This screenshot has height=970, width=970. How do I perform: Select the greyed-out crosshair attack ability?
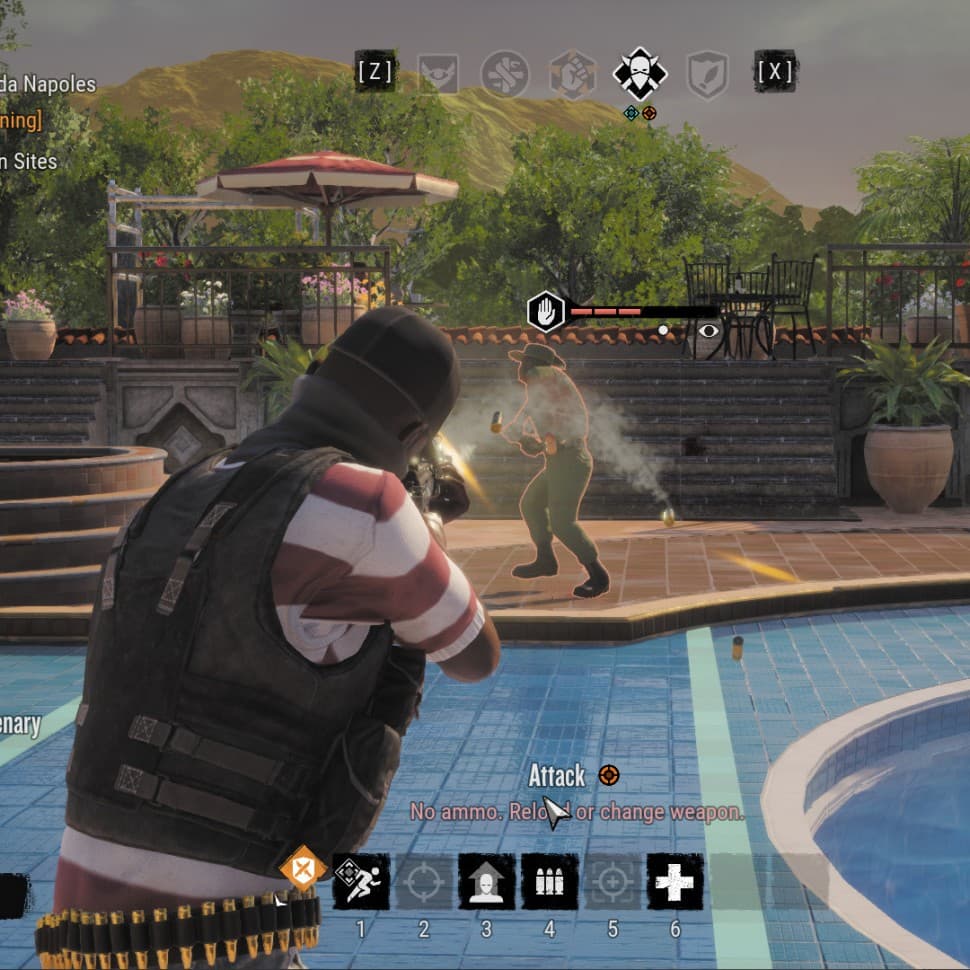pyautogui.click(x=424, y=881)
